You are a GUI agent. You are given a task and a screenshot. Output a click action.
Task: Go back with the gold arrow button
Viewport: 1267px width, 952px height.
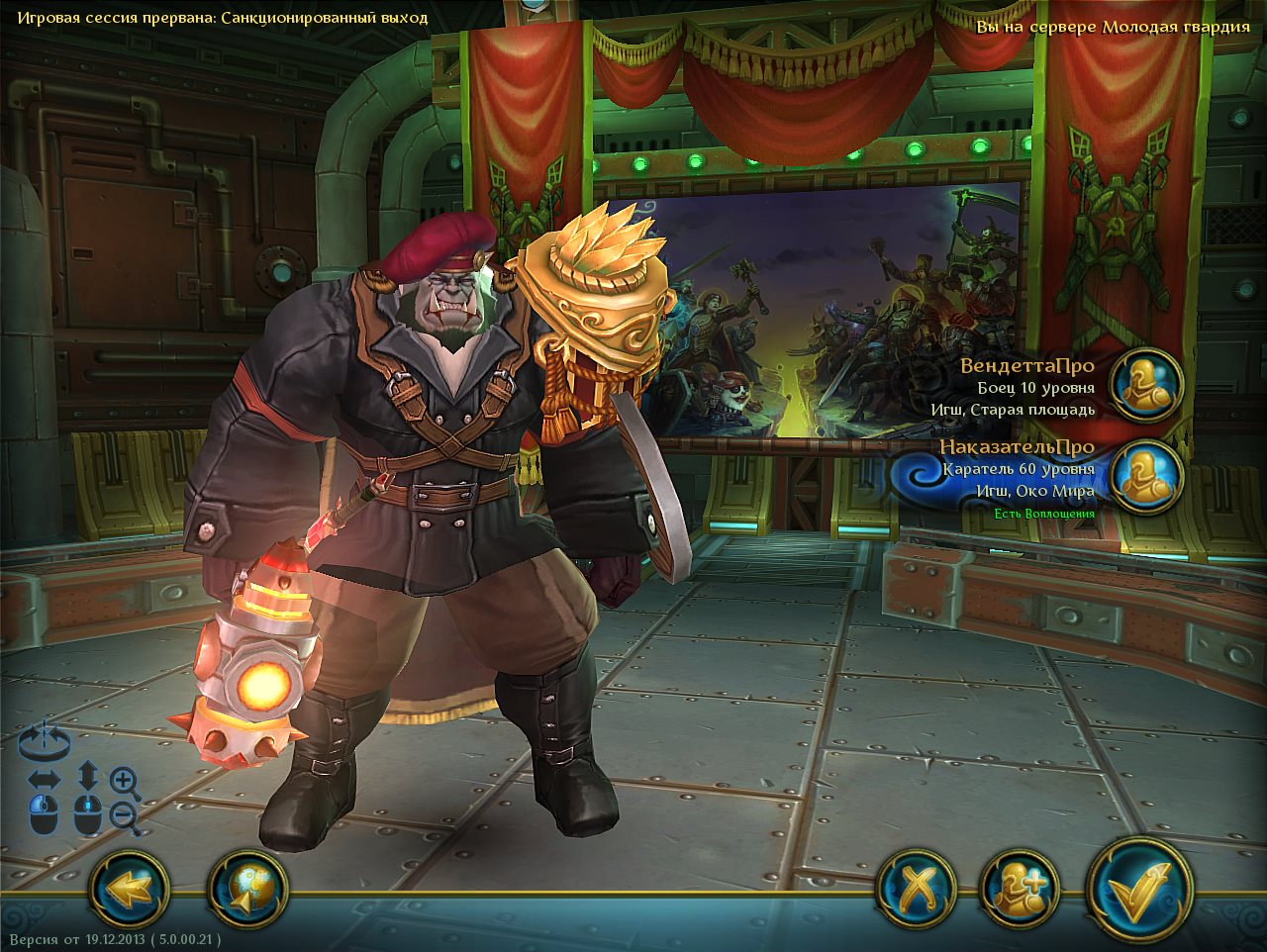[129, 889]
